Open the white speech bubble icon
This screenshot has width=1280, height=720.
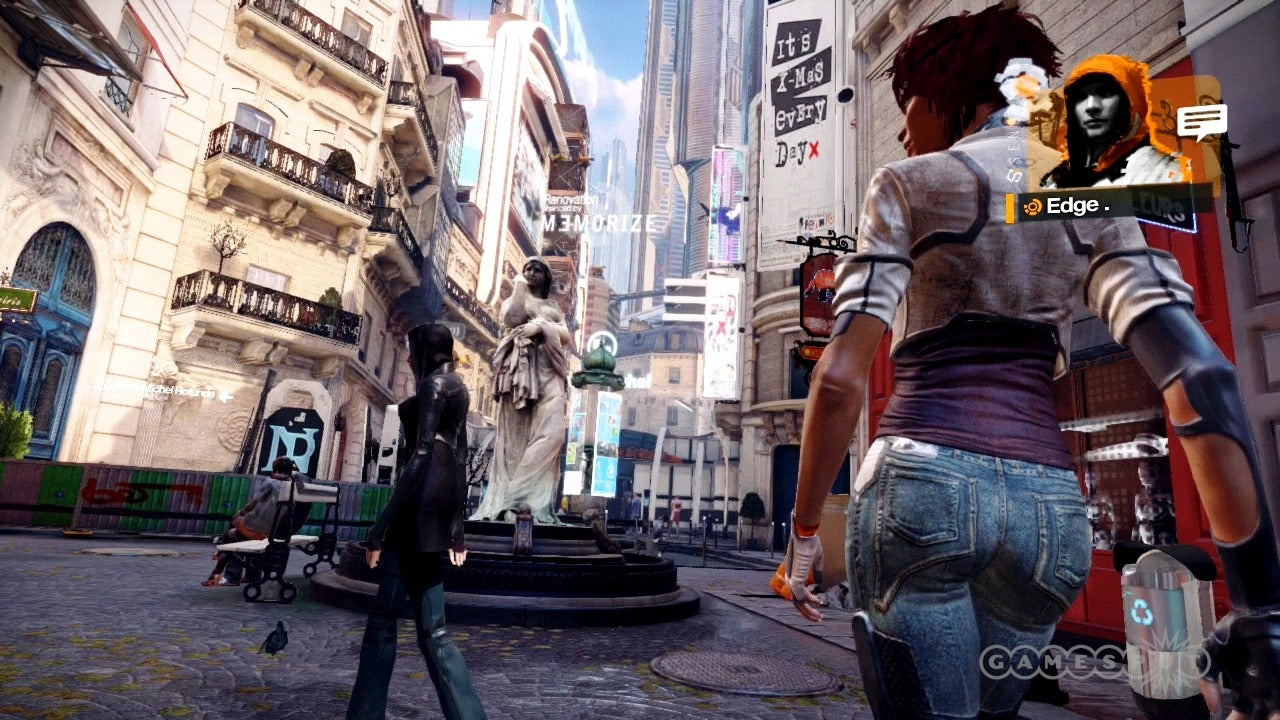pos(1201,122)
